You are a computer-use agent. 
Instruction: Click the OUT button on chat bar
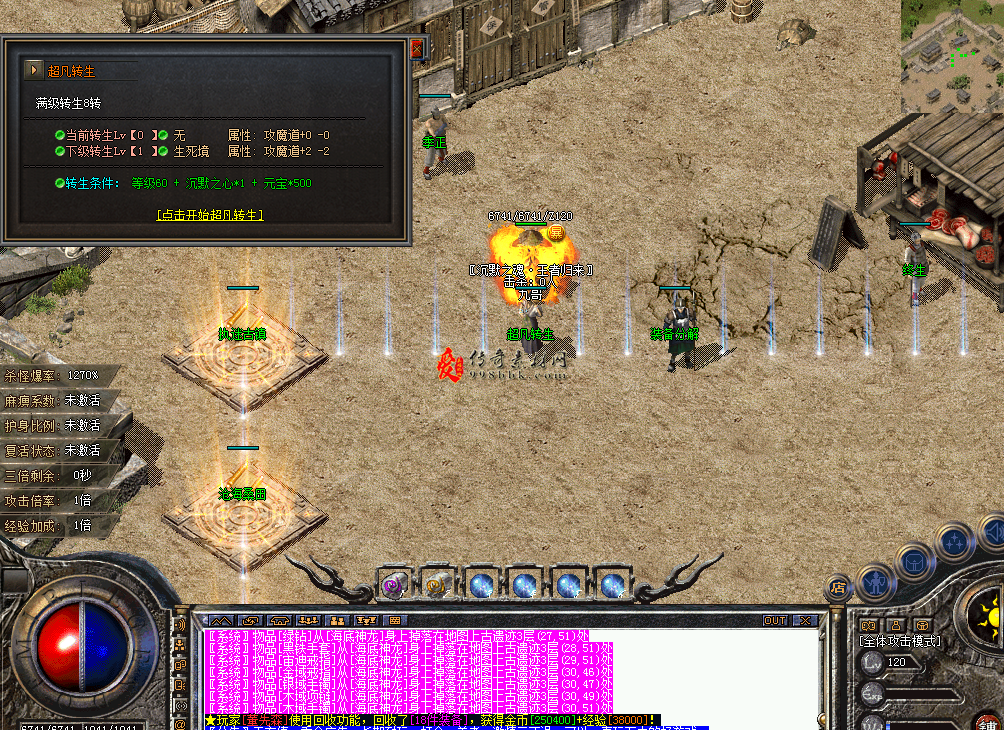[x=775, y=620]
